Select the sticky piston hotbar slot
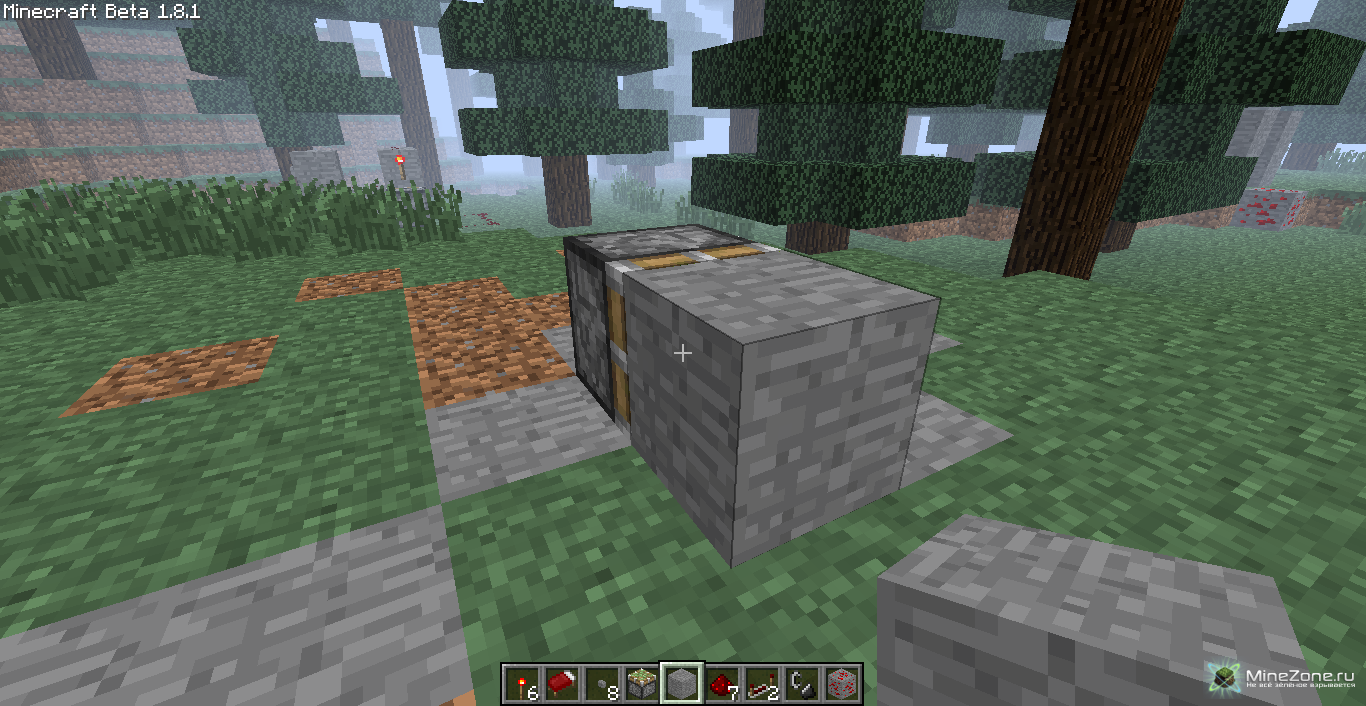 click(x=642, y=684)
